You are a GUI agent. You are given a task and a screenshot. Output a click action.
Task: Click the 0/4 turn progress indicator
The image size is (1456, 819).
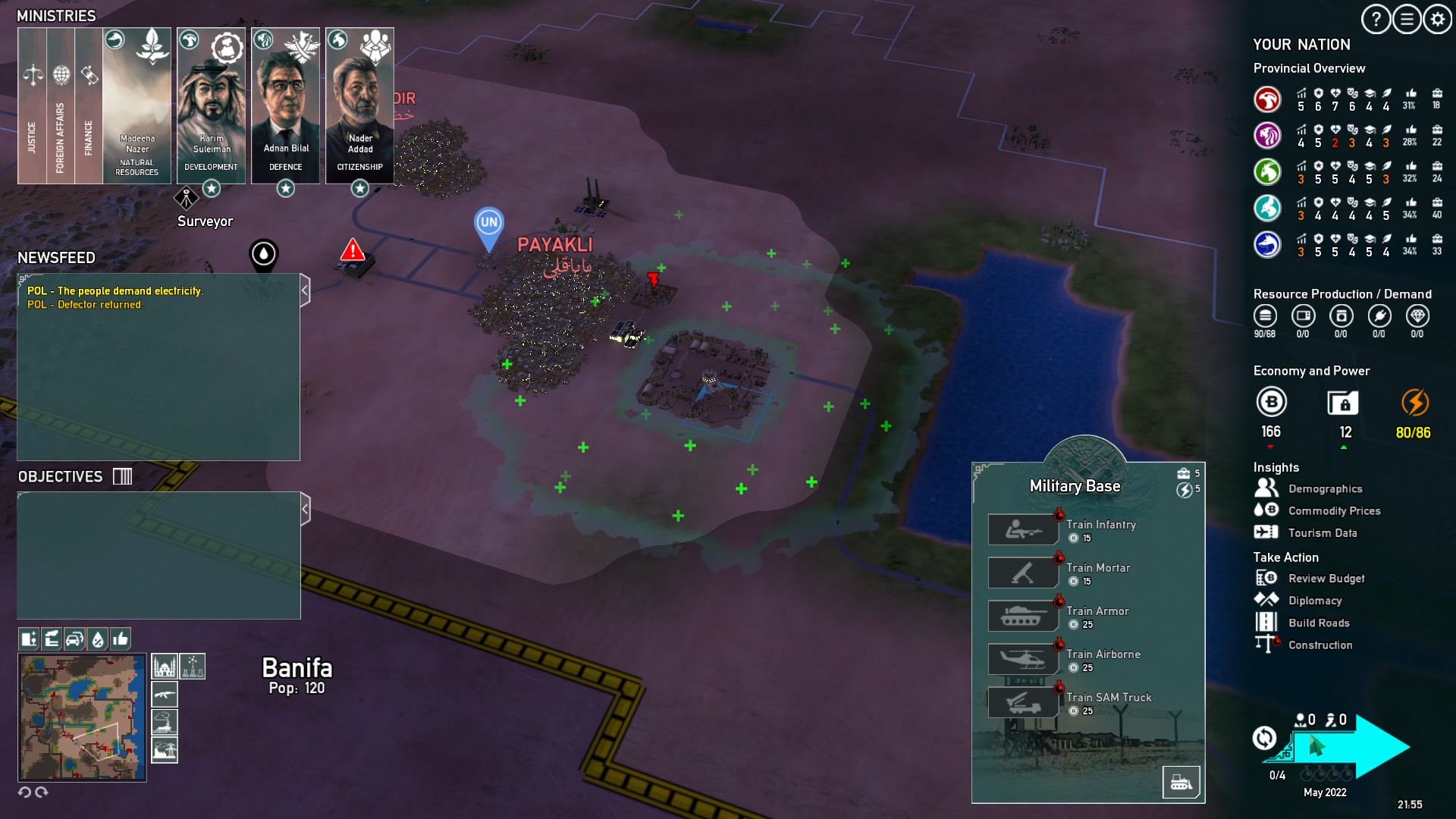click(1277, 776)
